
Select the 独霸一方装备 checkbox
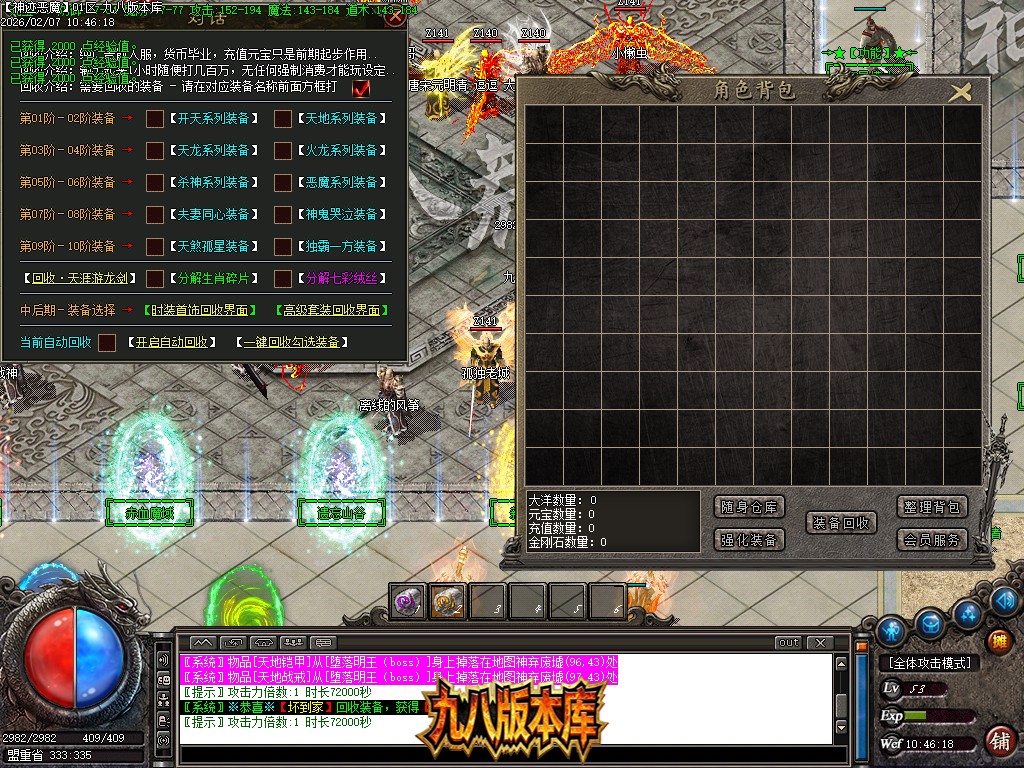click(283, 246)
